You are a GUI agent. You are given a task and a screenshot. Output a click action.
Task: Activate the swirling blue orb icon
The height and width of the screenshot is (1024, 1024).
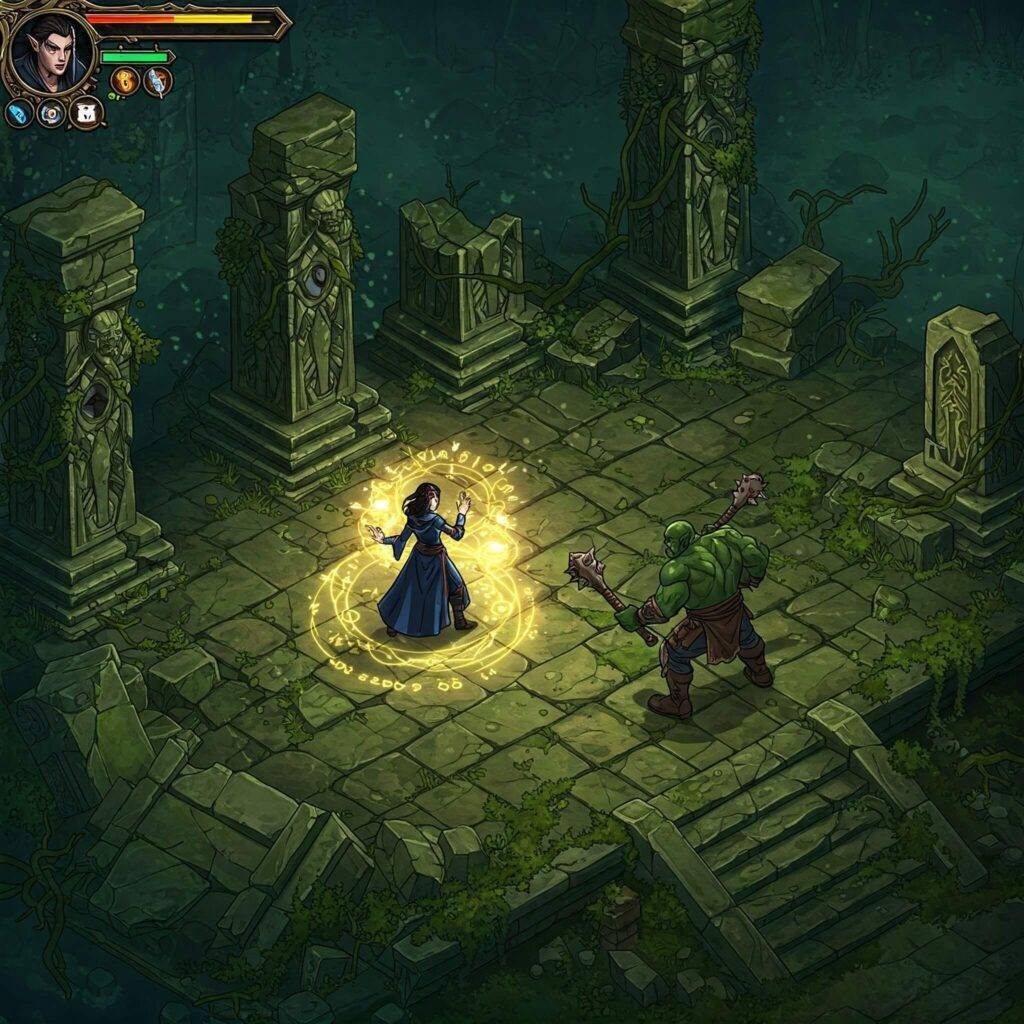coord(52,113)
